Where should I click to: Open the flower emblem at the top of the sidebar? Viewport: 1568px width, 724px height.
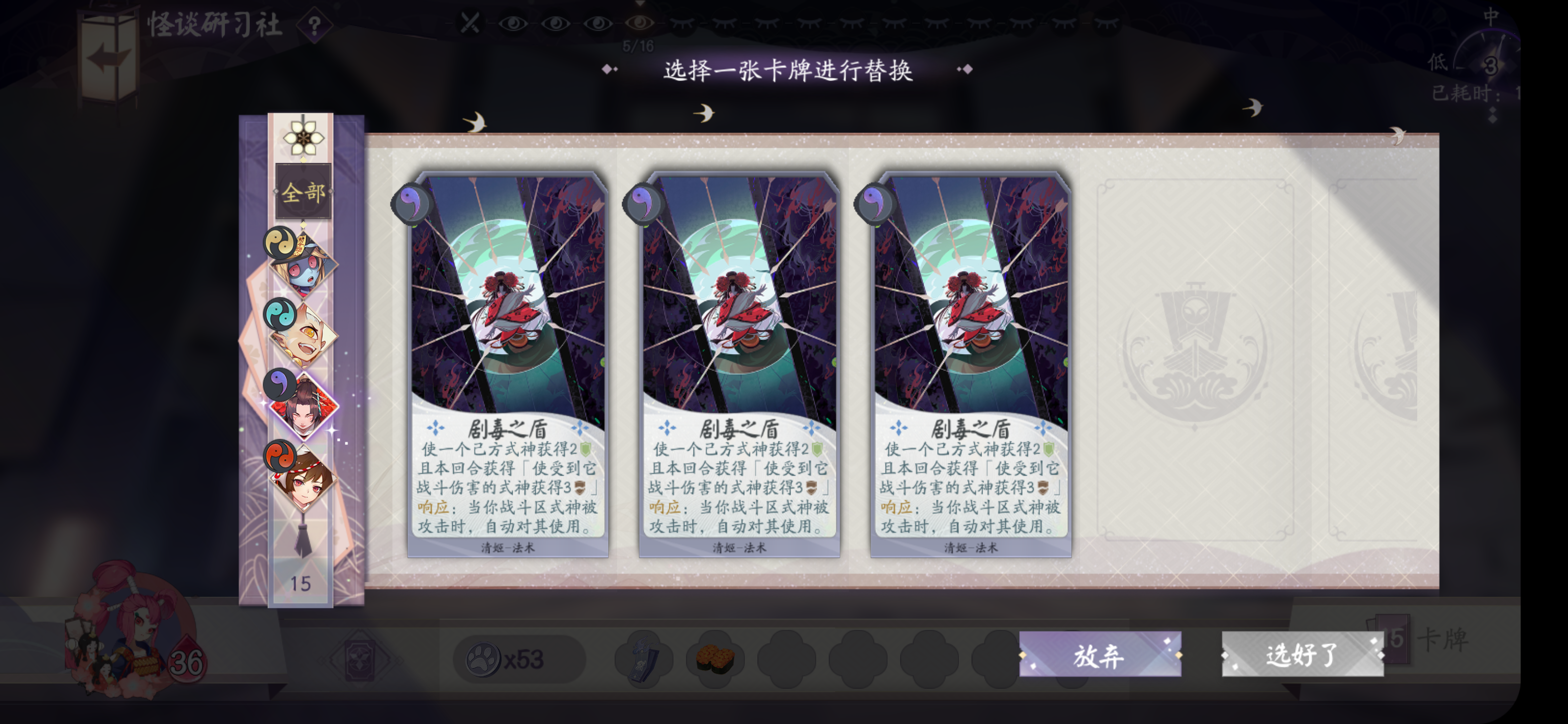tap(303, 139)
